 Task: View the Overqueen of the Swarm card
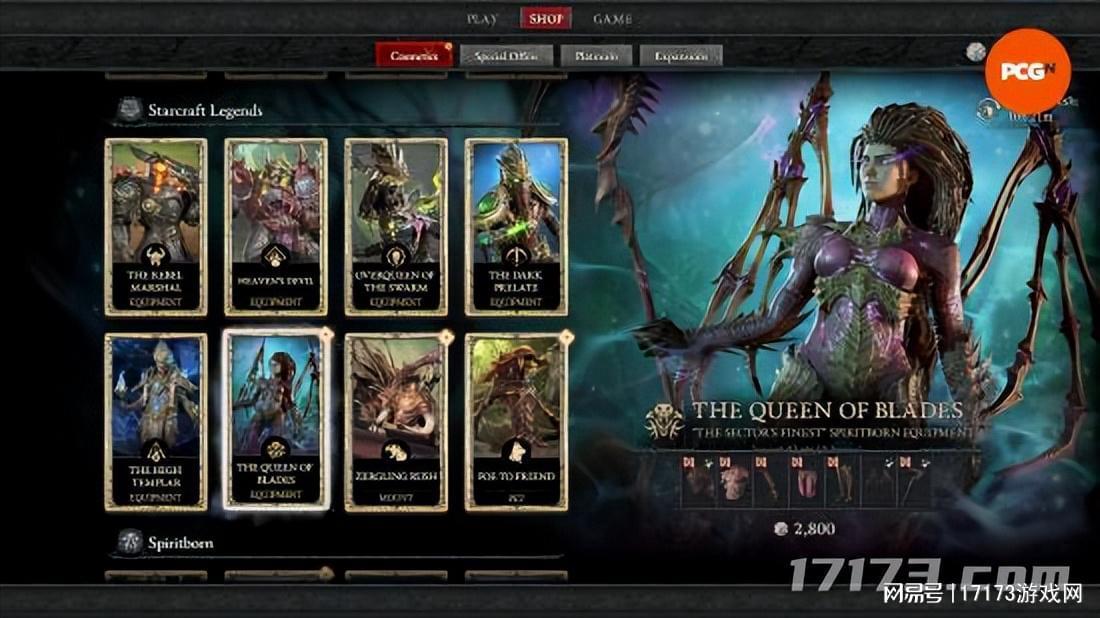point(396,227)
